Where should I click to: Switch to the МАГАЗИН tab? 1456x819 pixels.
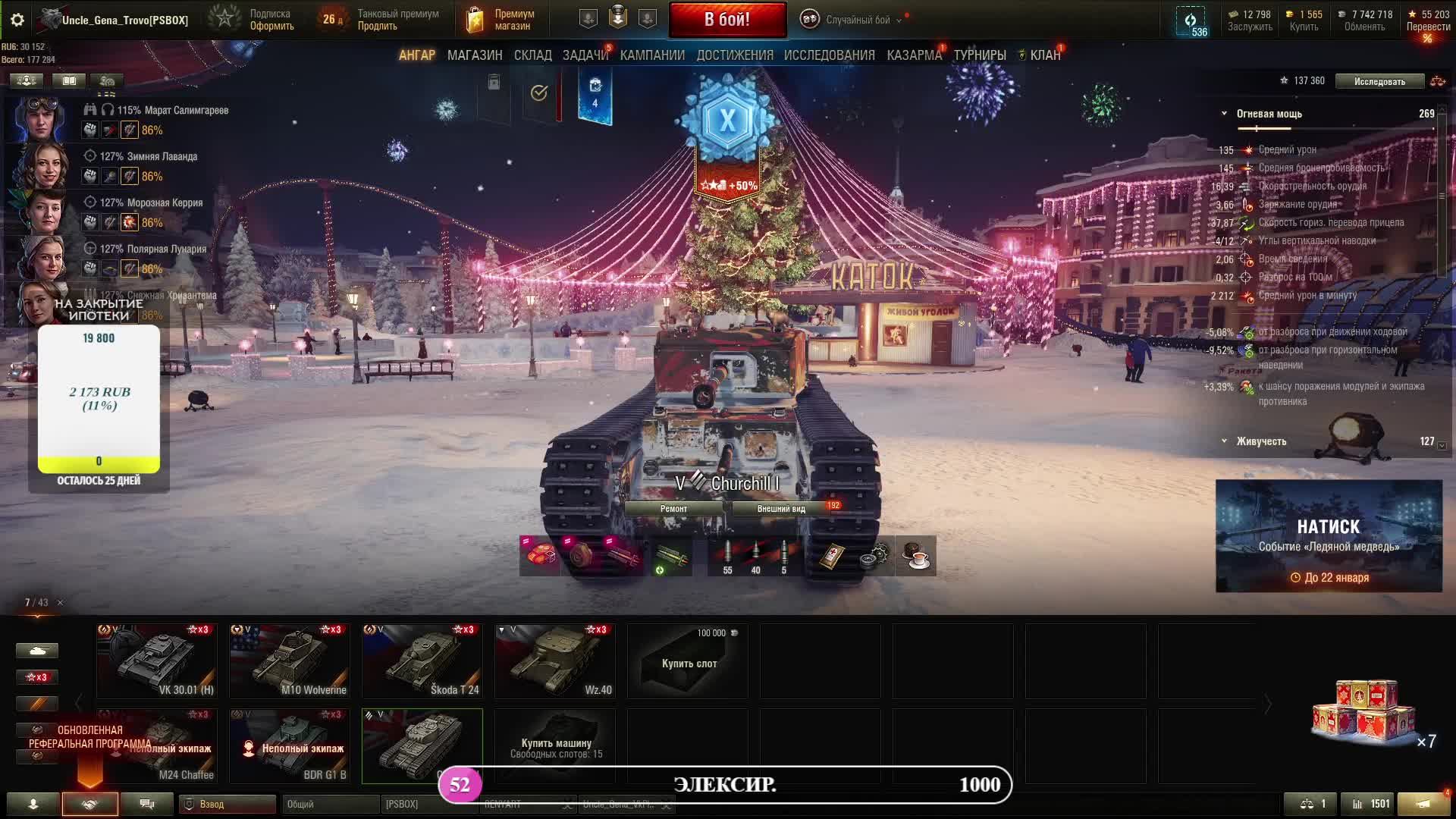475,55
